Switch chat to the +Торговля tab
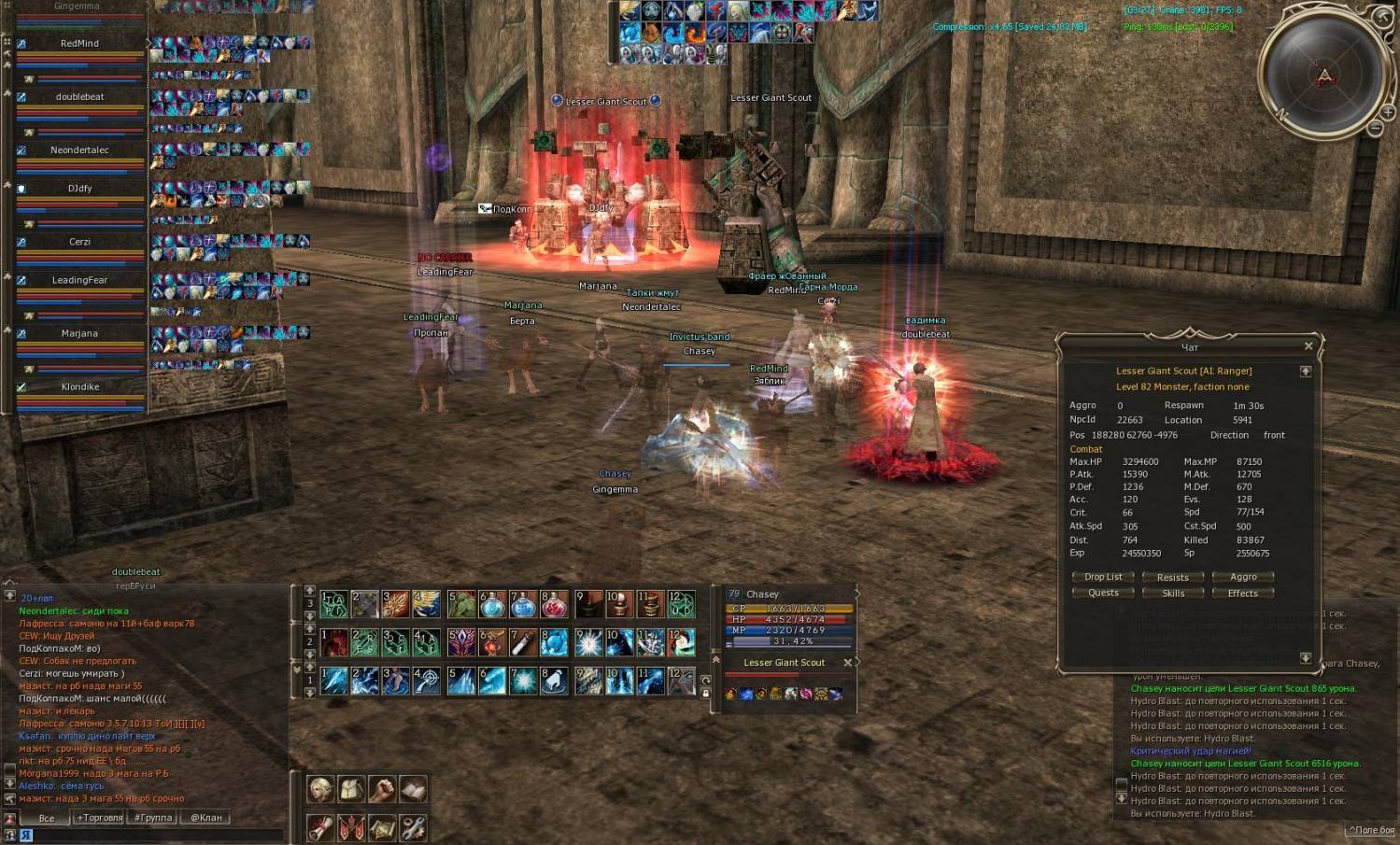The width and height of the screenshot is (1400, 845). pos(99,818)
